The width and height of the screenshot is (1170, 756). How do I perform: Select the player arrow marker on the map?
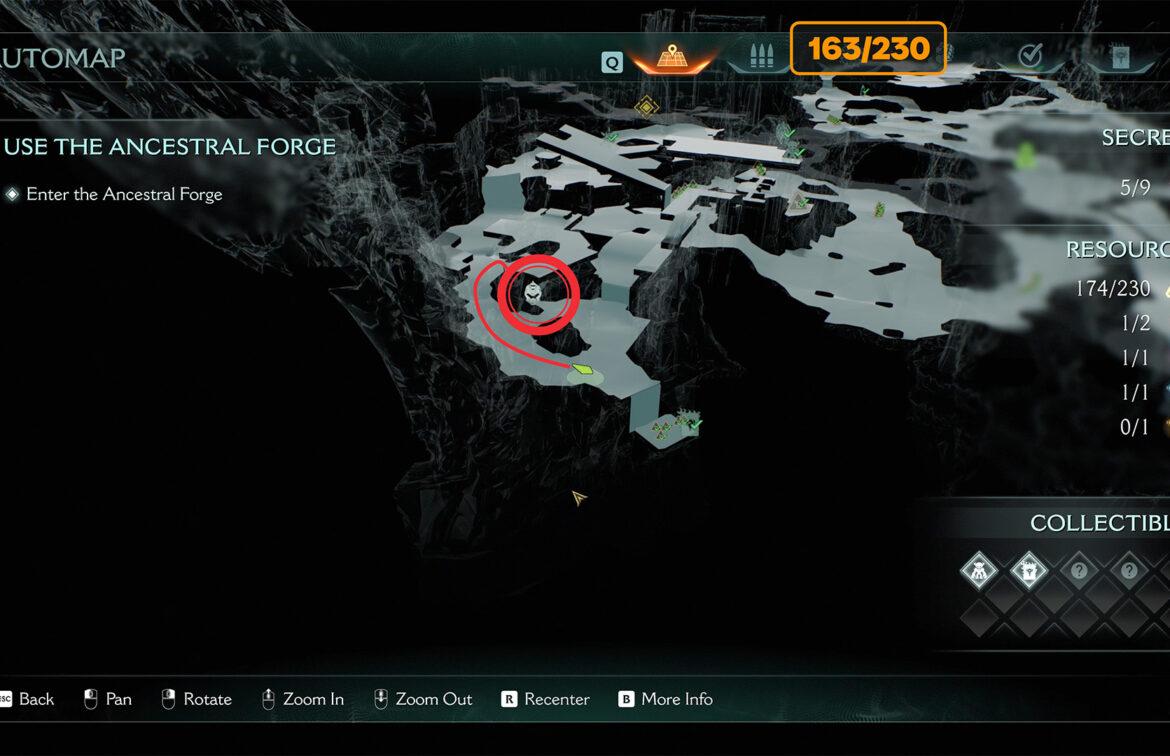coord(578,497)
